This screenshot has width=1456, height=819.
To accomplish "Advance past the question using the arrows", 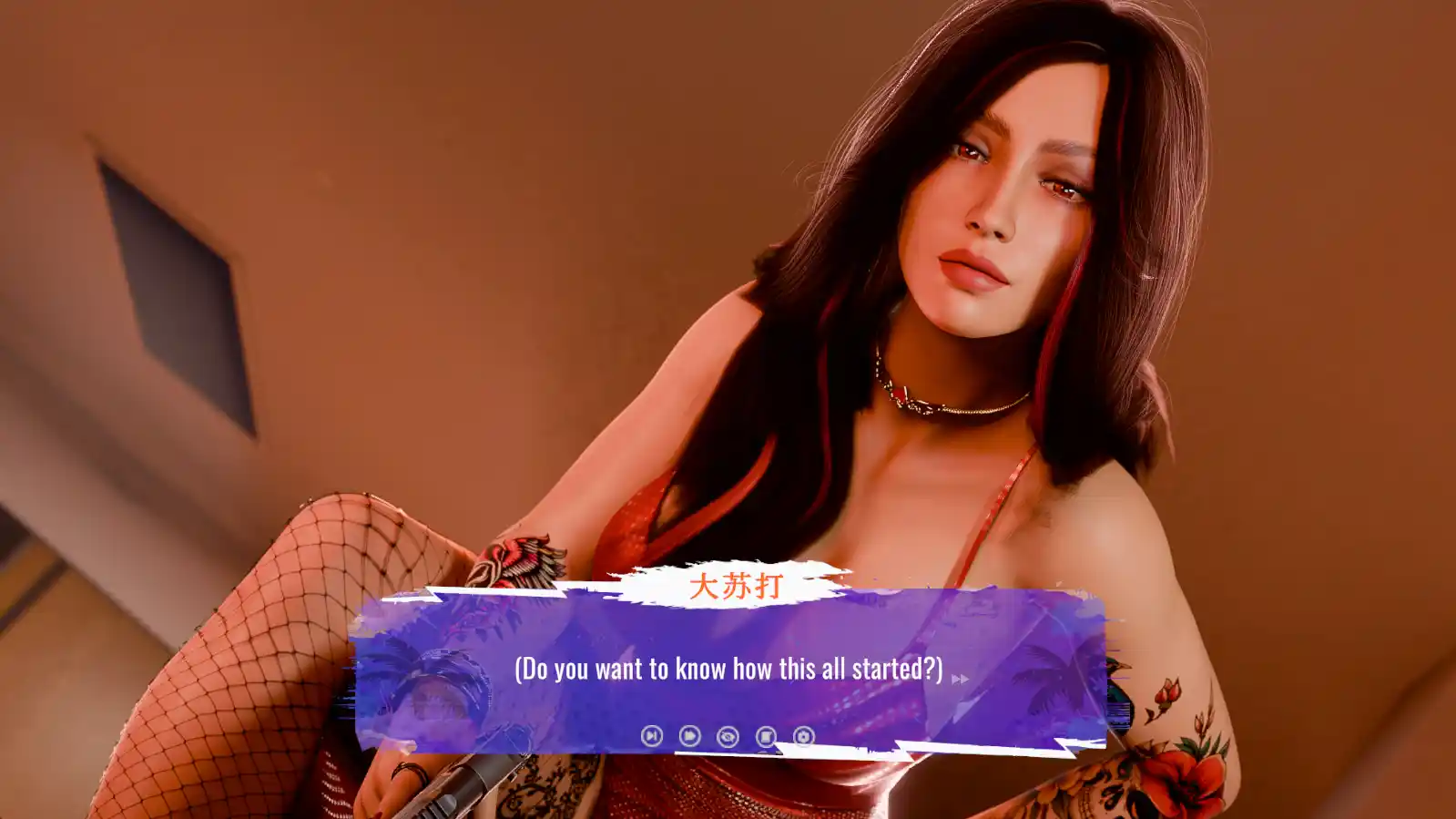I will point(959,677).
